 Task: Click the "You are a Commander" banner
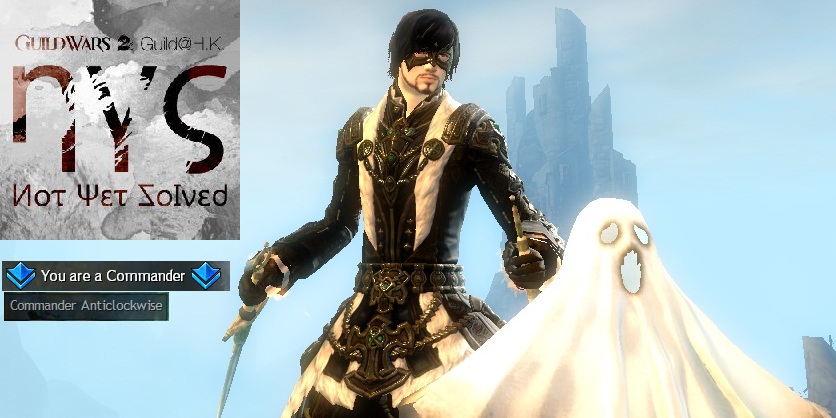pos(115,275)
